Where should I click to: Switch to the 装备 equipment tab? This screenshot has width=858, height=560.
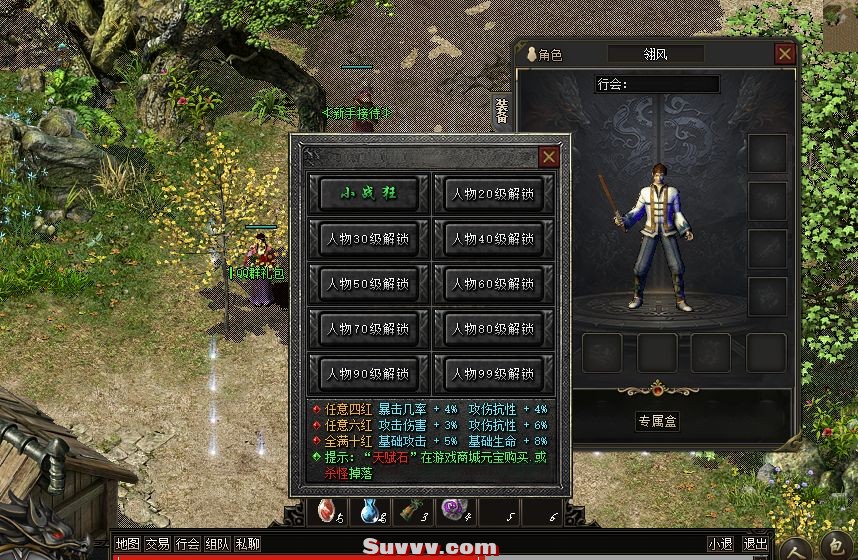[502, 110]
